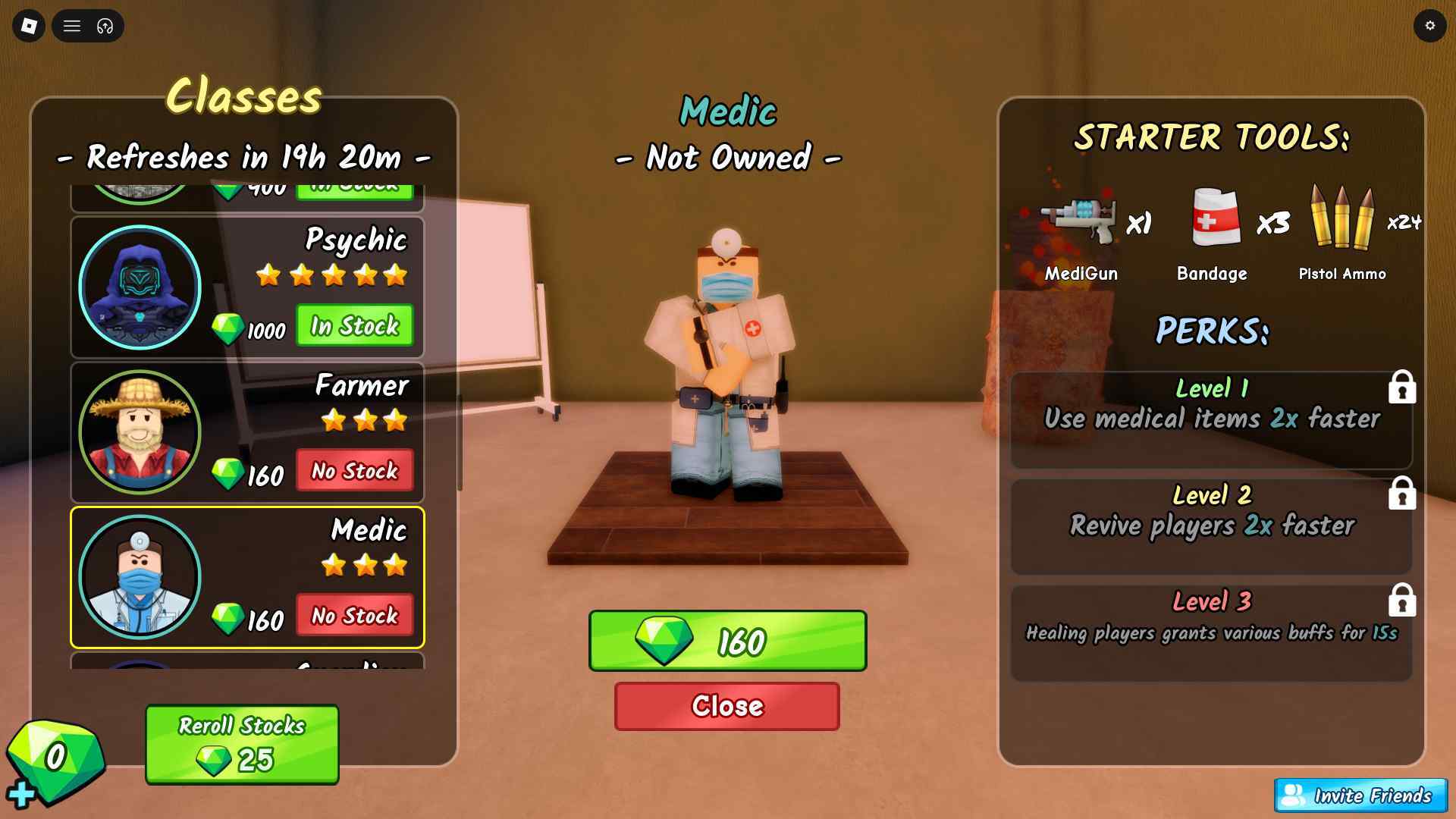Select the Farmer class avatar
The width and height of the screenshot is (1456, 819).
[x=140, y=431]
